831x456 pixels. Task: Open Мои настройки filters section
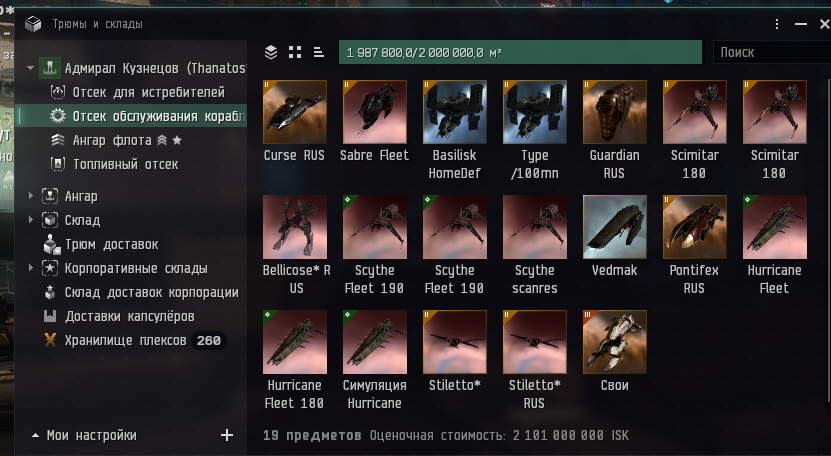tap(91, 435)
